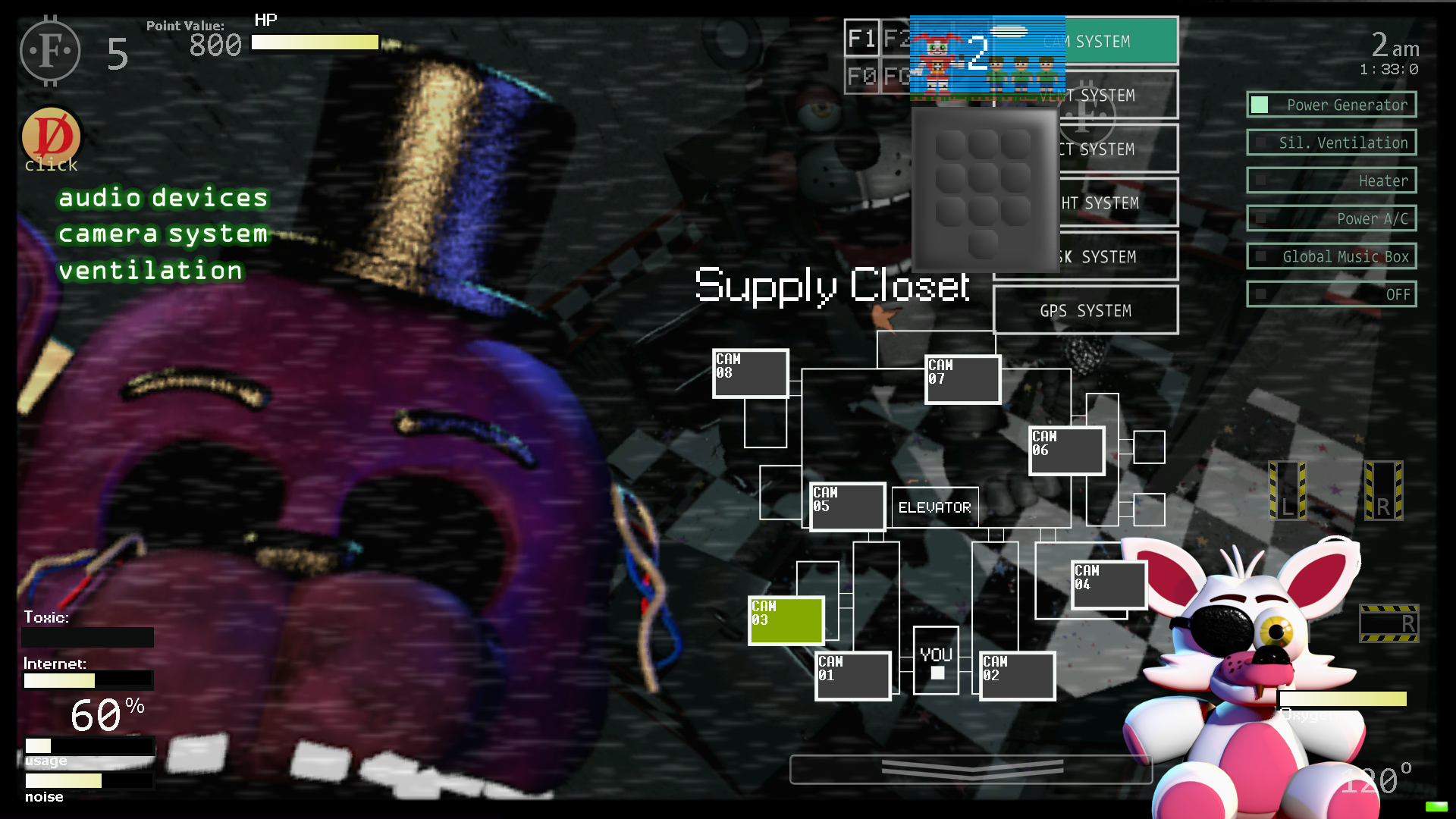
Task: Close the left door with the L sign
Action: coord(1287,491)
